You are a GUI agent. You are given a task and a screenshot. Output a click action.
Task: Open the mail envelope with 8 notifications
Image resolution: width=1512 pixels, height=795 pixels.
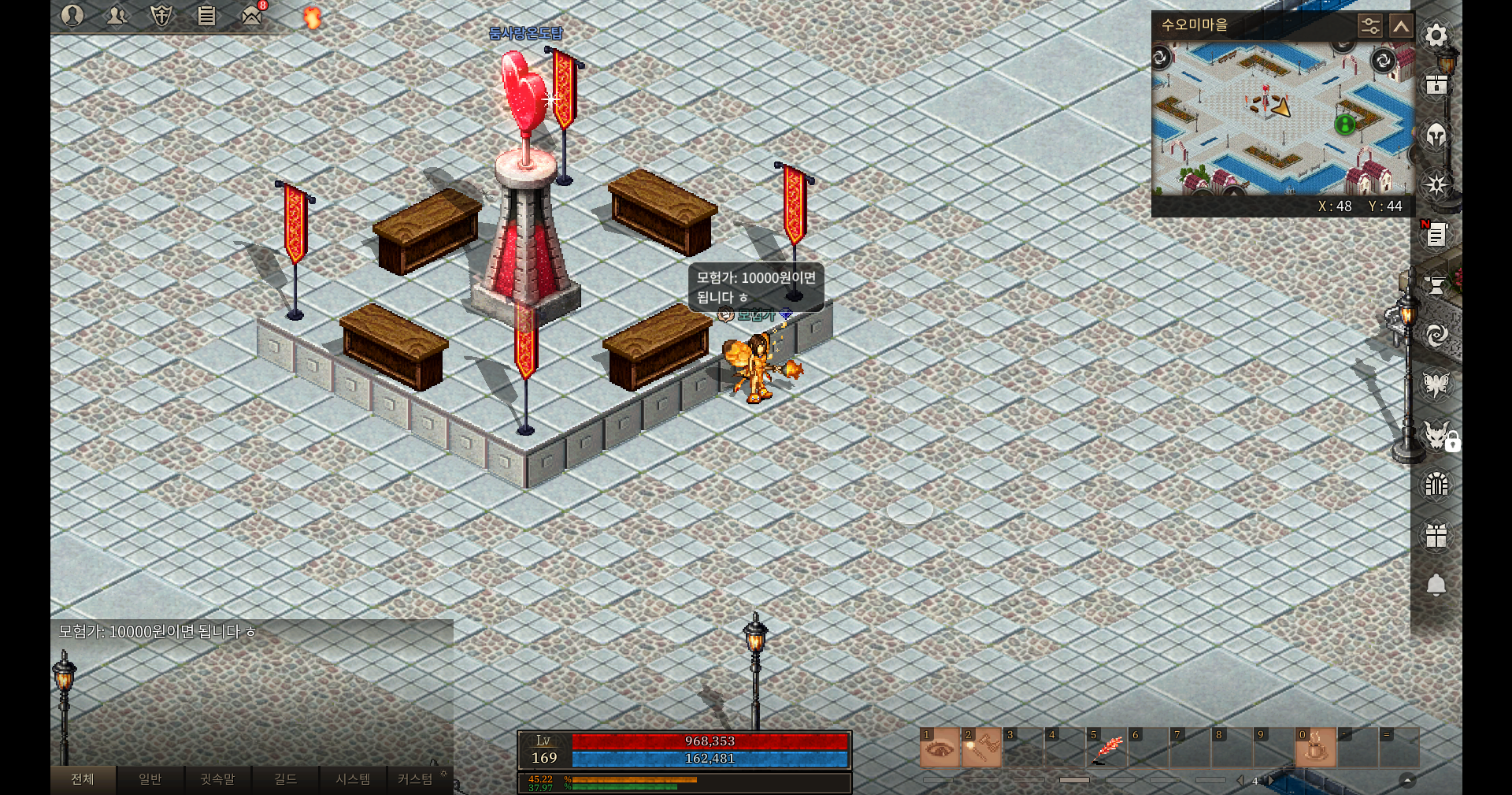click(x=251, y=15)
